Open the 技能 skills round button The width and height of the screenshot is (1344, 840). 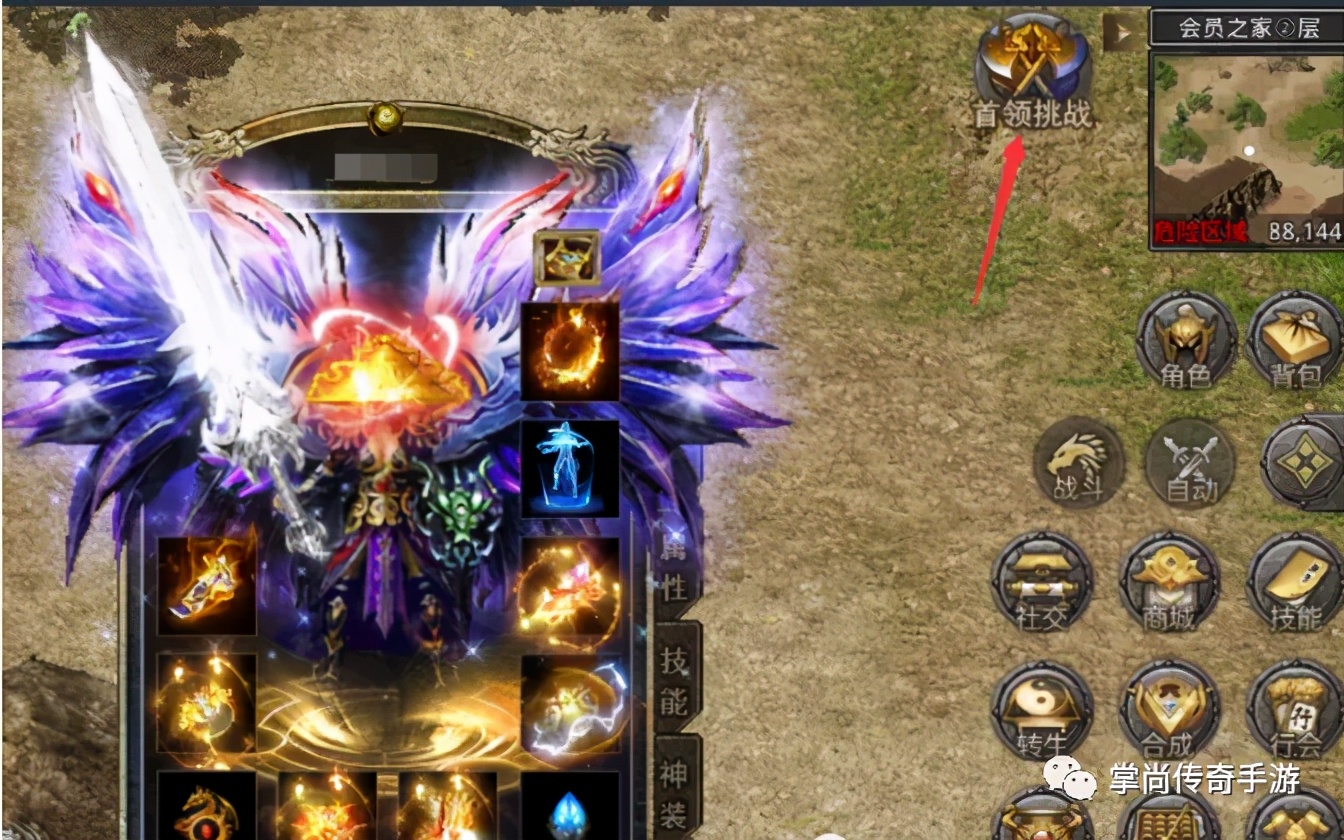[x=1295, y=582]
